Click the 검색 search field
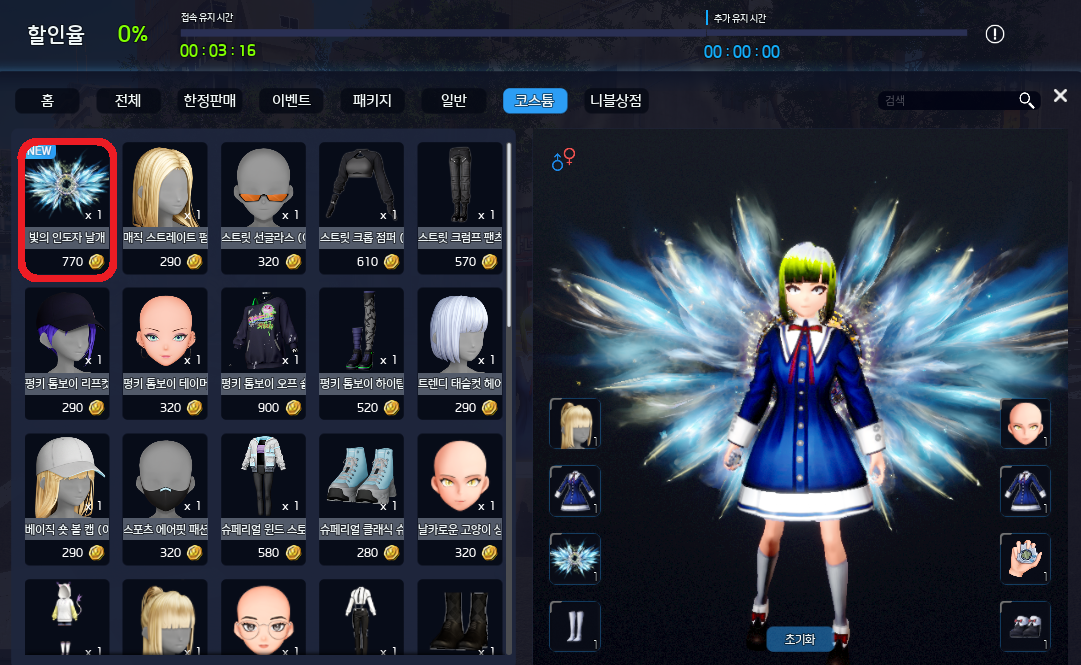The image size is (1081, 665). 945,100
